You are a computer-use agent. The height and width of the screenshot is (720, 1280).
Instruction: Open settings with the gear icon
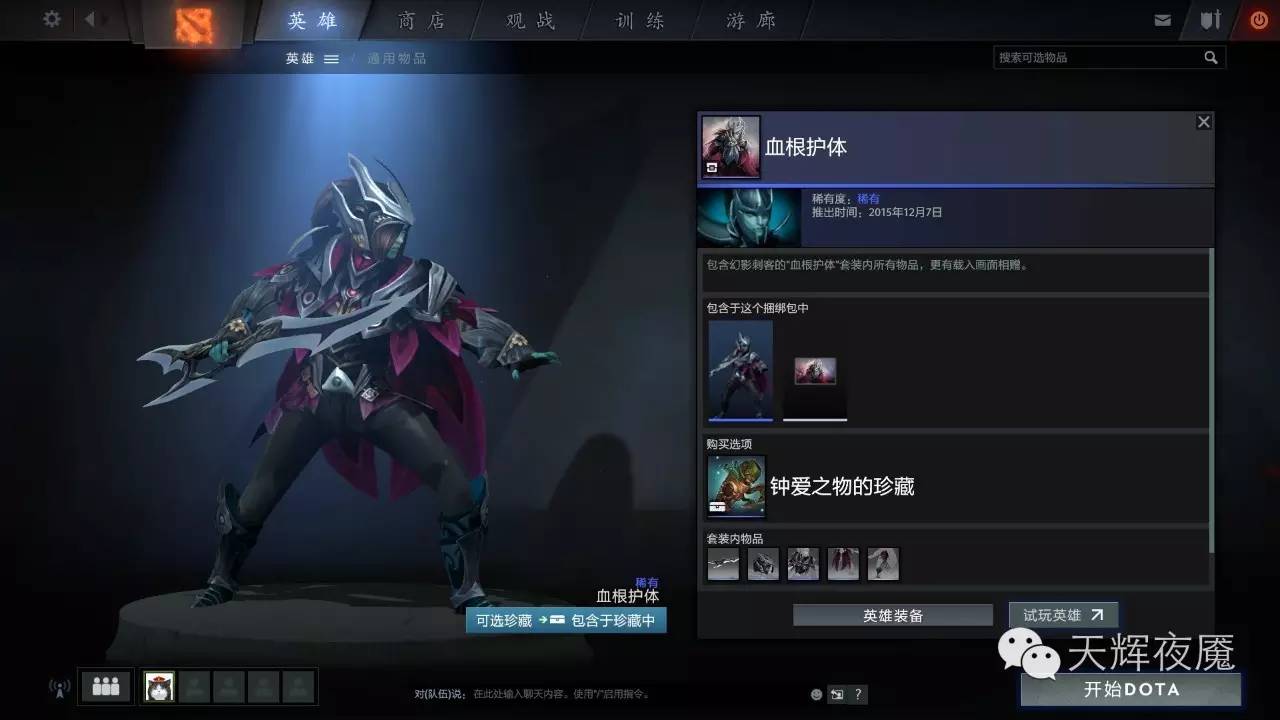click(51, 19)
